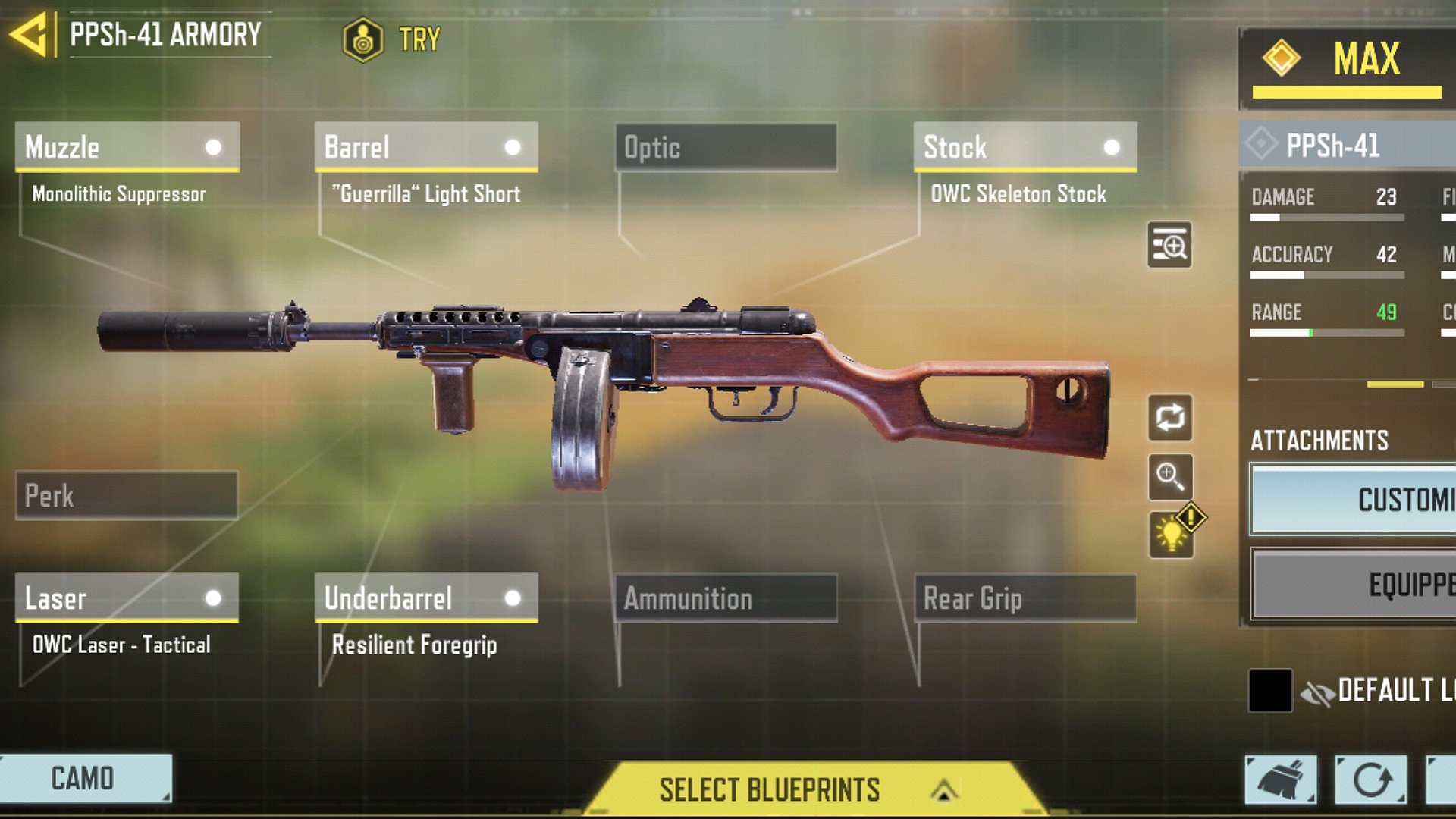
Task: Reset the loadout with circular arrow
Action: click(x=1370, y=779)
